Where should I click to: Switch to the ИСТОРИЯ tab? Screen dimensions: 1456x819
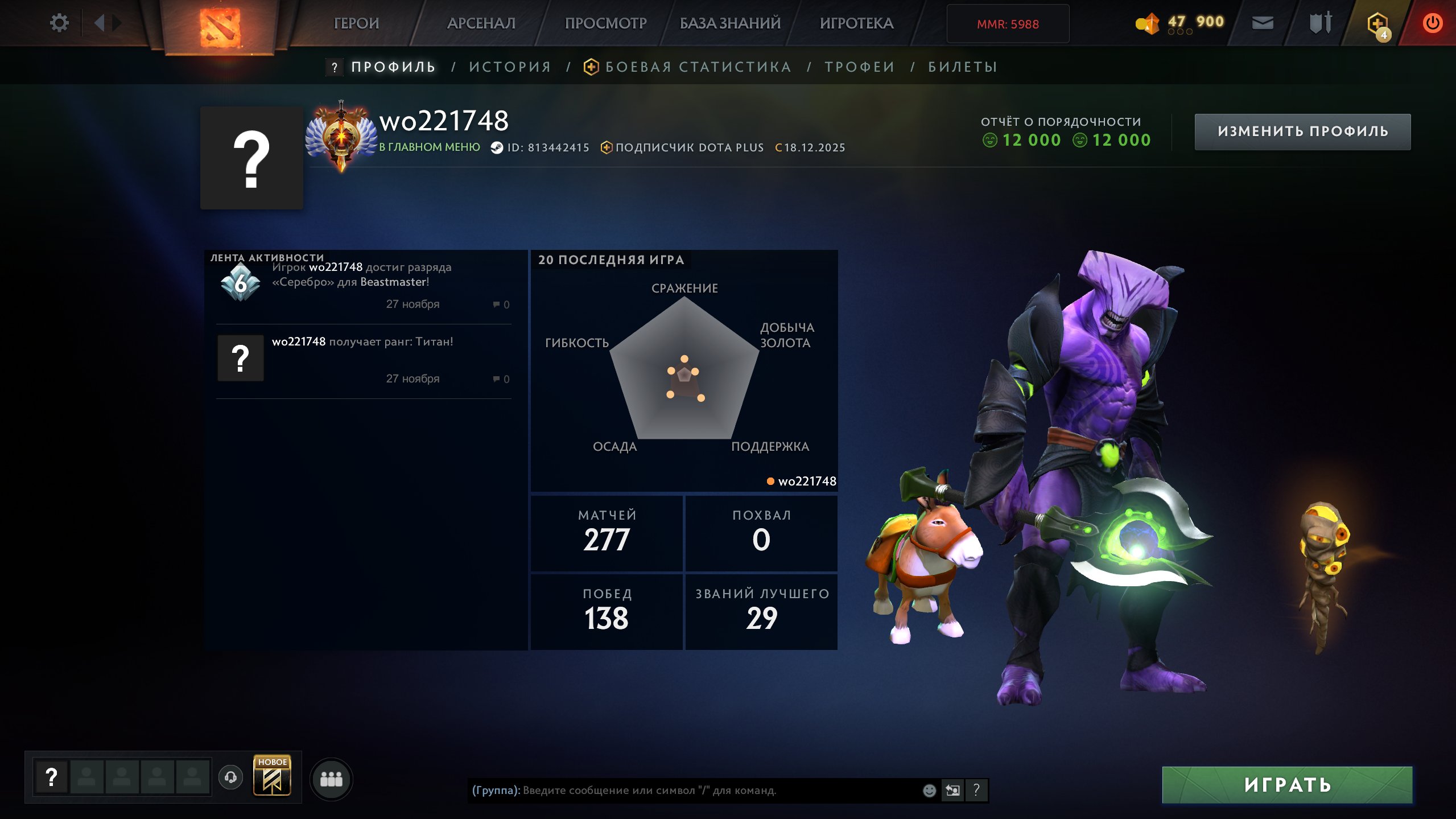[510, 67]
